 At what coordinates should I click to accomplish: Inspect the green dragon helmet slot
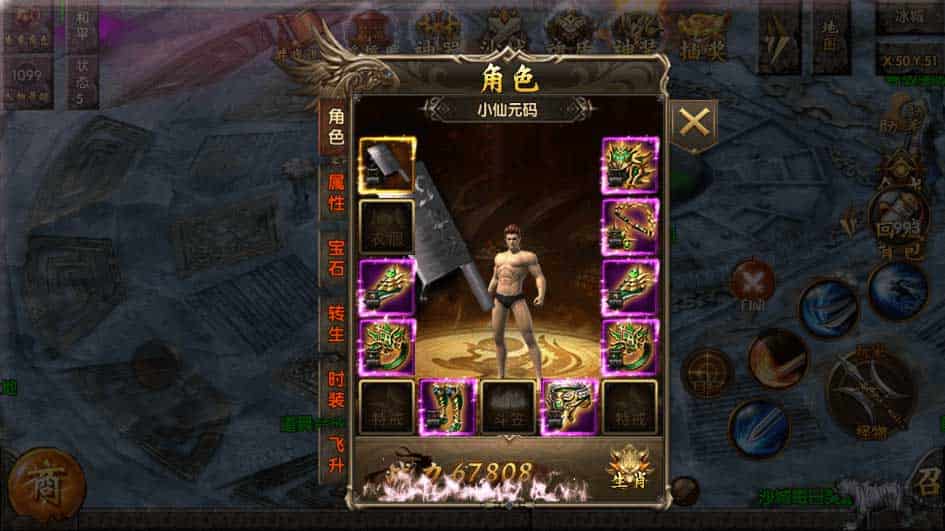click(x=630, y=165)
